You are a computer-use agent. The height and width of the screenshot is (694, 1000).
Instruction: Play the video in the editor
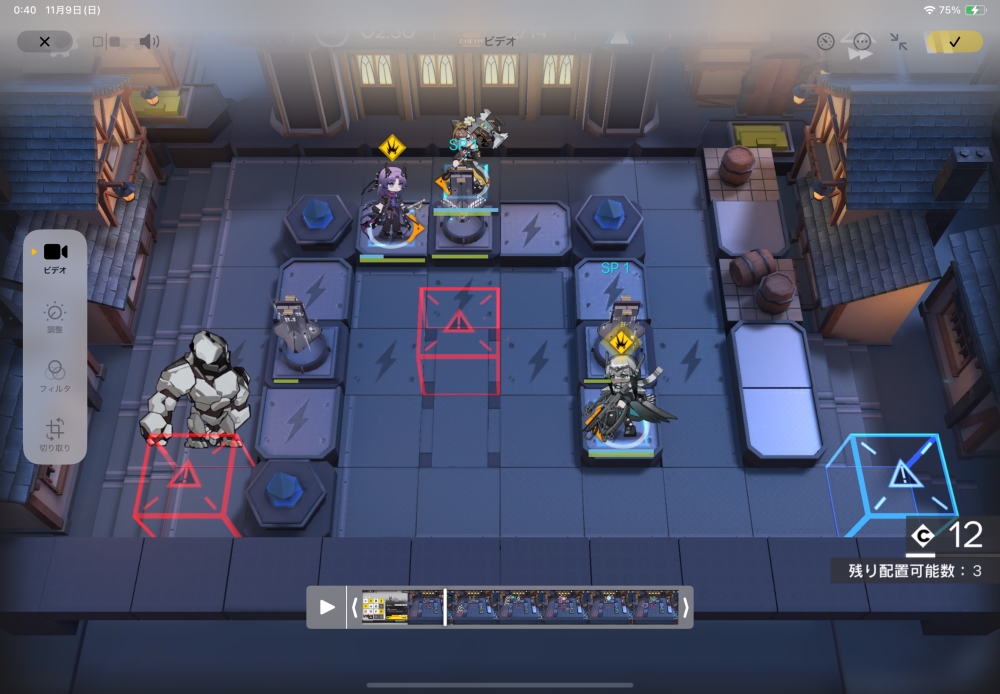pyautogui.click(x=327, y=607)
